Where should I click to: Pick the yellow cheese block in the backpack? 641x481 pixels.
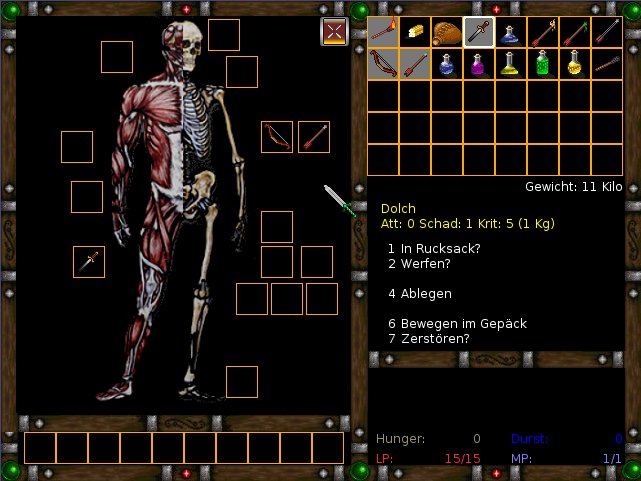pos(415,33)
